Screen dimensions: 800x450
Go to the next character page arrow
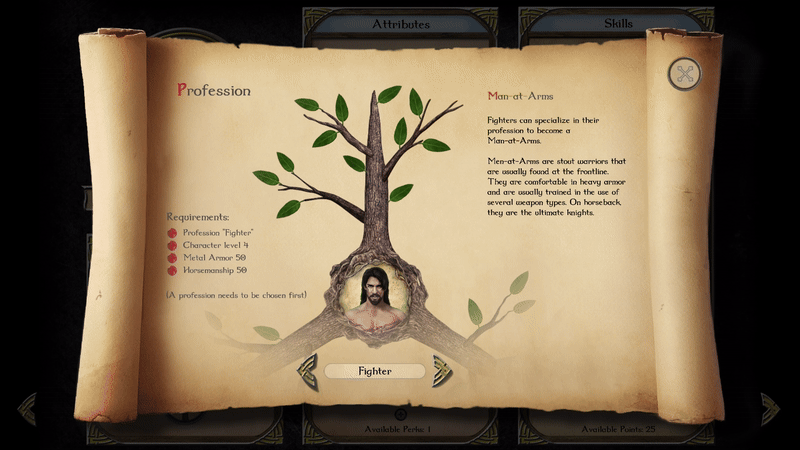769,408
